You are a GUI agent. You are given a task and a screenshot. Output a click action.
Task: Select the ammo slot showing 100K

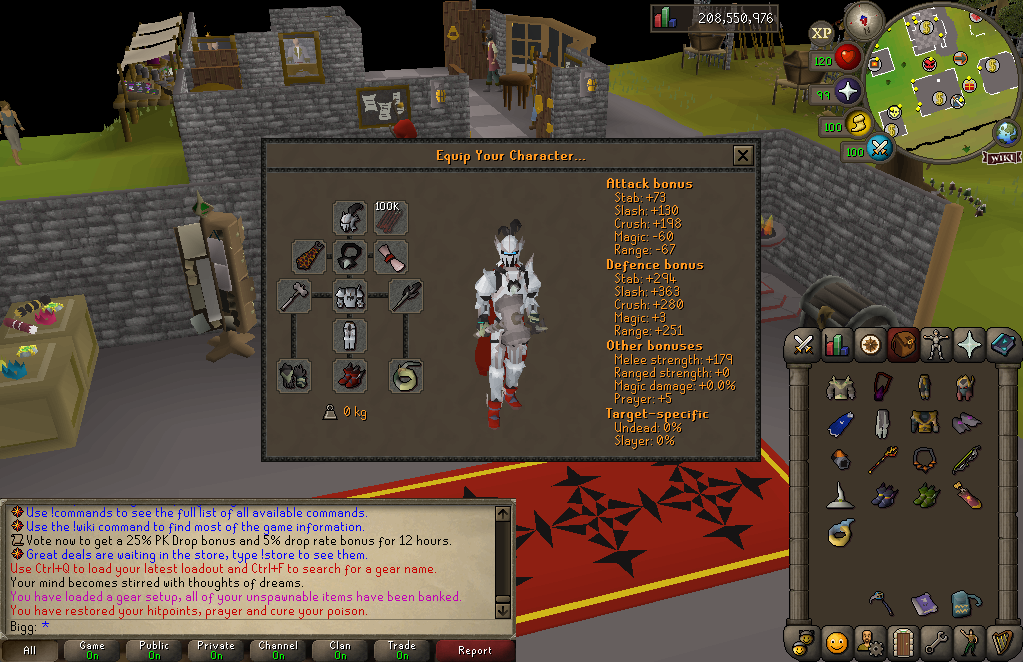tap(390, 217)
